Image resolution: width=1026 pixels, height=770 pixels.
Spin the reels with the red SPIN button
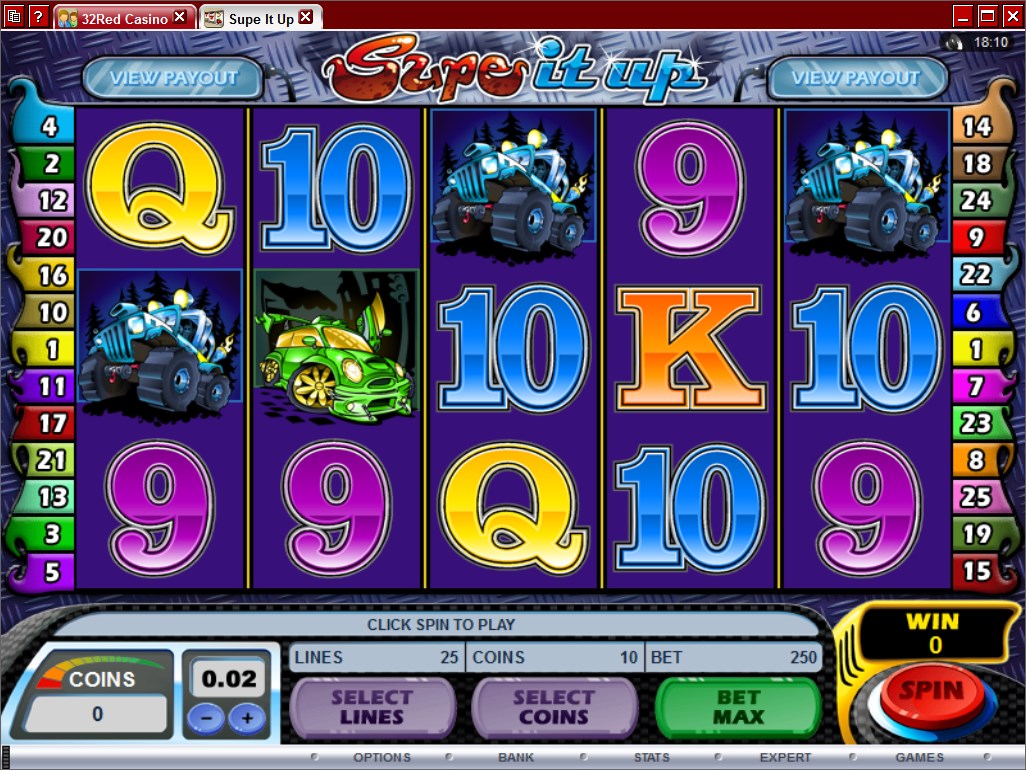[x=930, y=693]
